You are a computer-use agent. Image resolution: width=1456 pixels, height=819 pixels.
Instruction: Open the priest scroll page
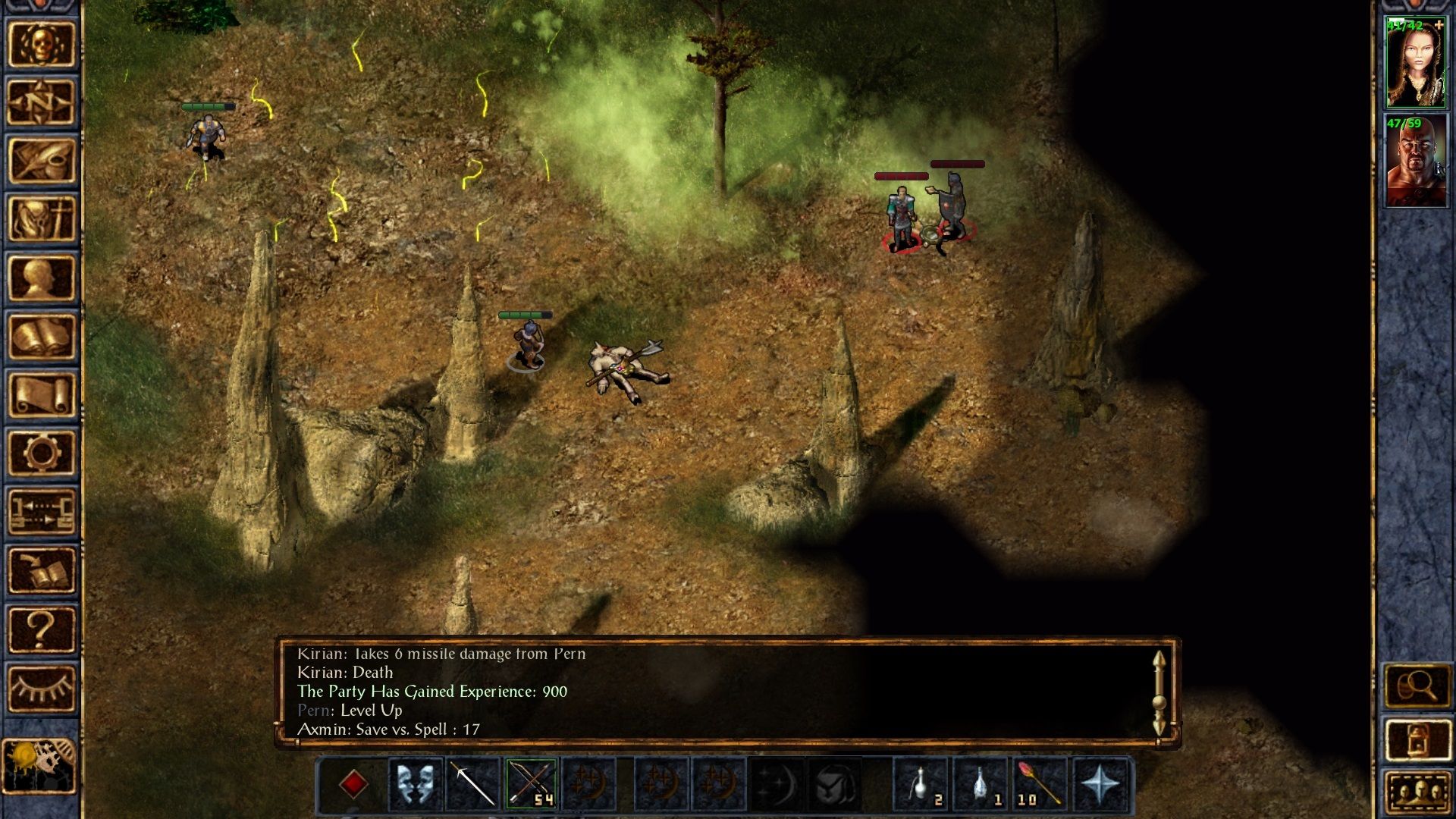(41, 394)
